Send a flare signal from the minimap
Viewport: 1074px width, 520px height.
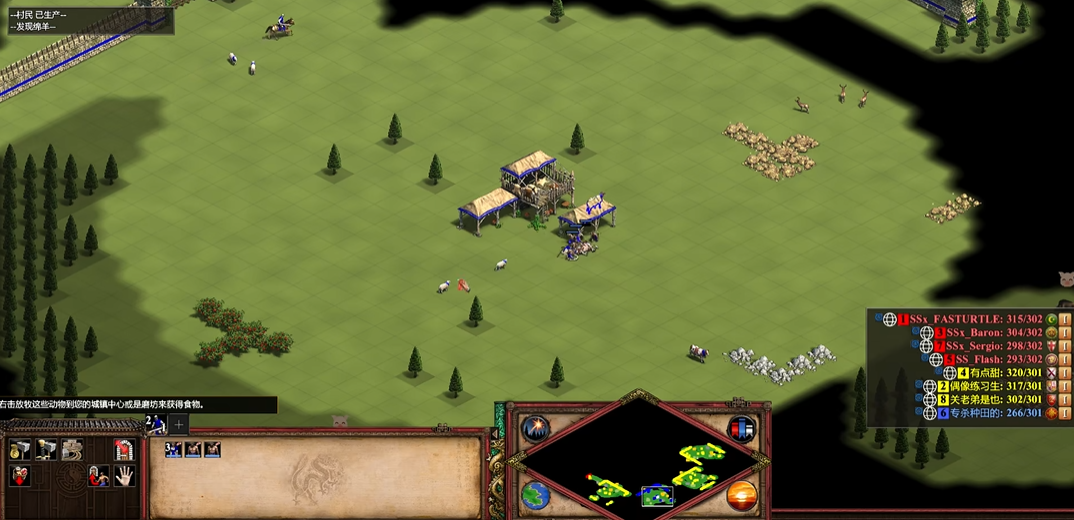pos(536,429)
